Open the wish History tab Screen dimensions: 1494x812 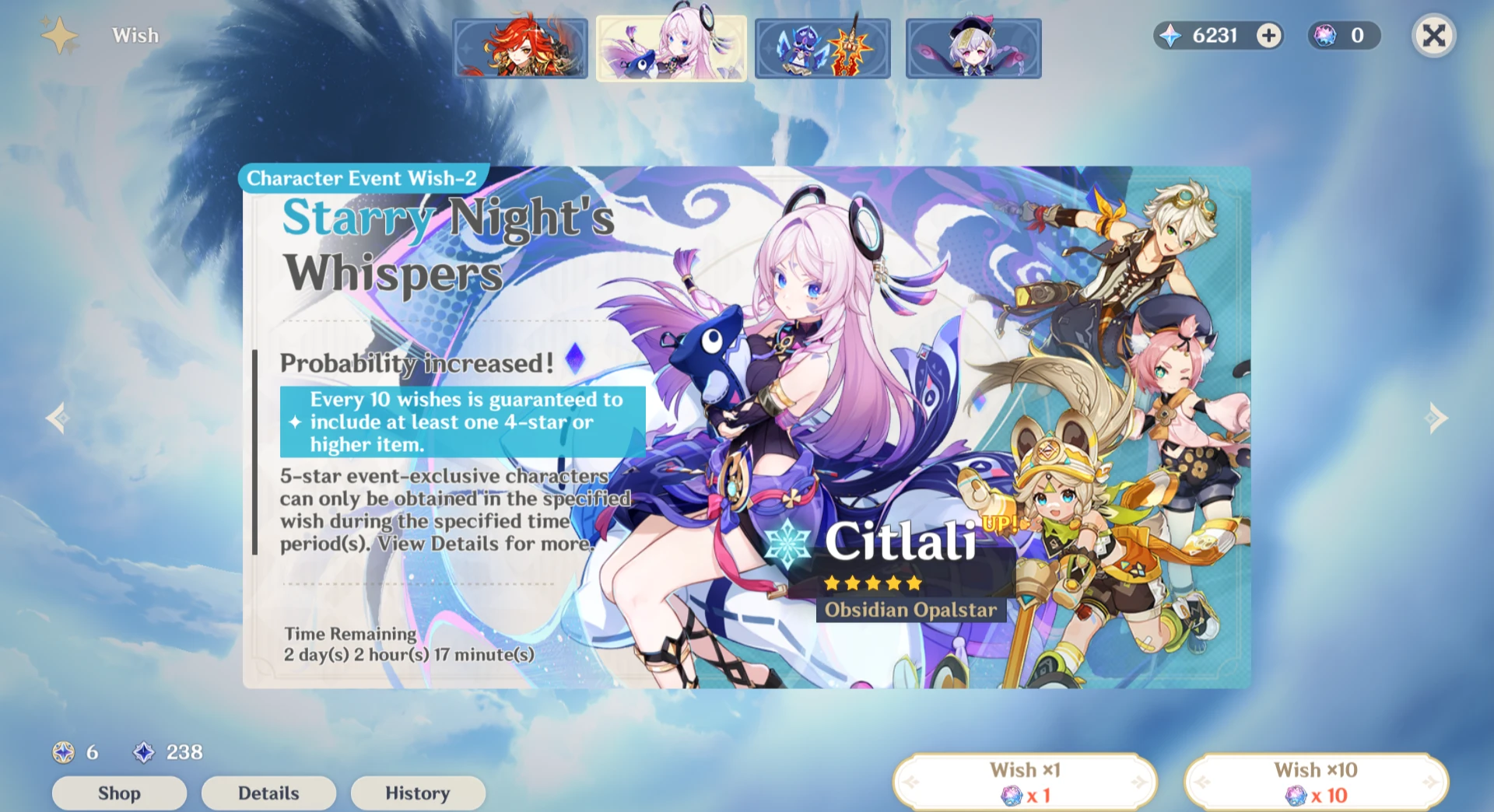[x=418, y=793]
